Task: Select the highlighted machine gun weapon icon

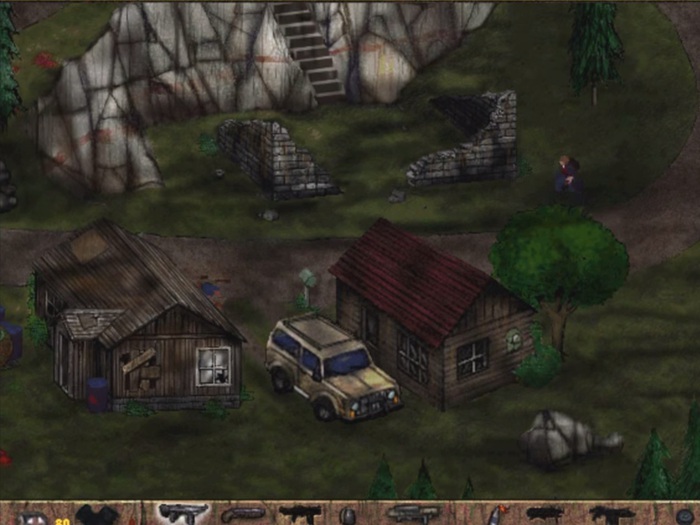Action: click(184, 513)
